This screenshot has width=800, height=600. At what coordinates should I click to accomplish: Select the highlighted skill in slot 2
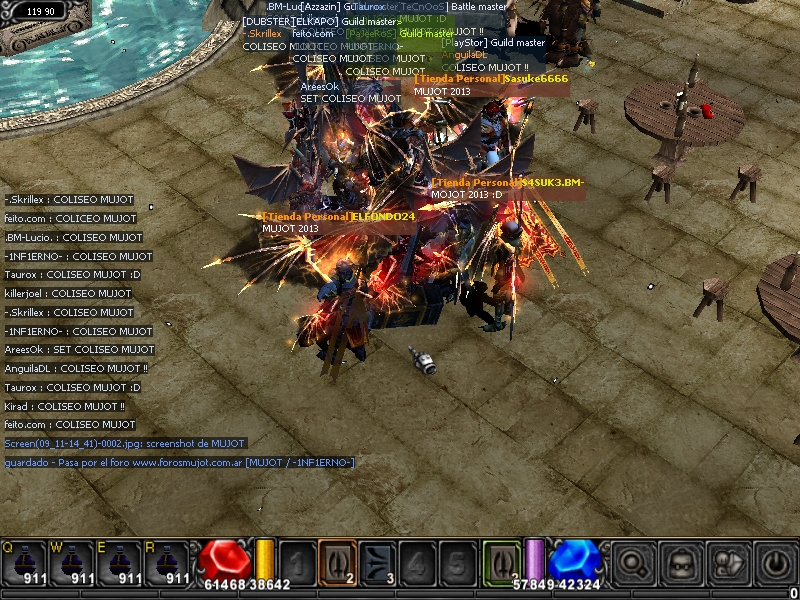pyautogui.click(x=337, y=561)
